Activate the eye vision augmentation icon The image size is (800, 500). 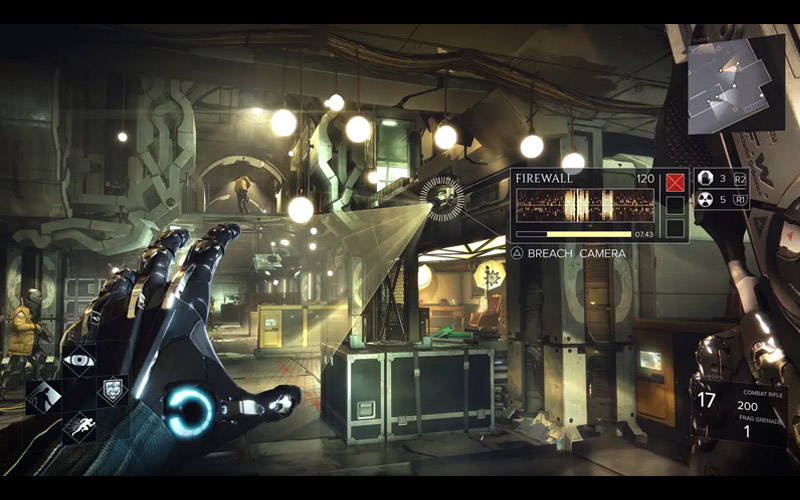click(x=79, y=358)
